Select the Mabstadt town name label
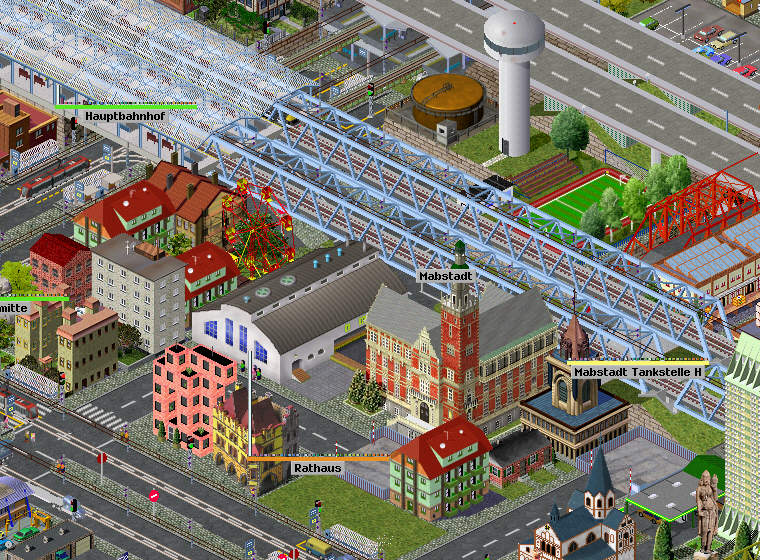 (x=444, y=273)
